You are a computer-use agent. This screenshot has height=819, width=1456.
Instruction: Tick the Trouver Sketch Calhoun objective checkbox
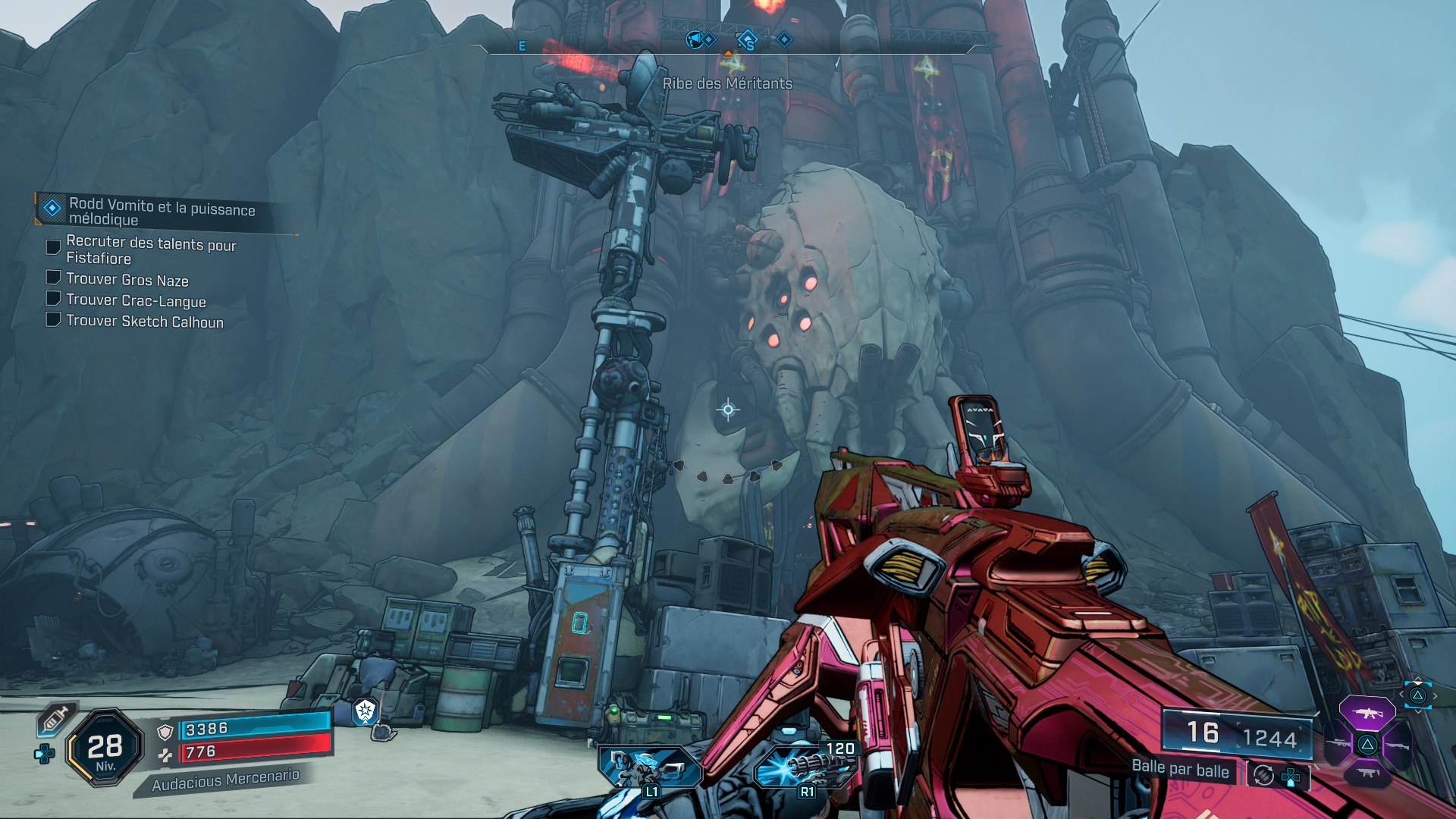click(x=53, y=319)
